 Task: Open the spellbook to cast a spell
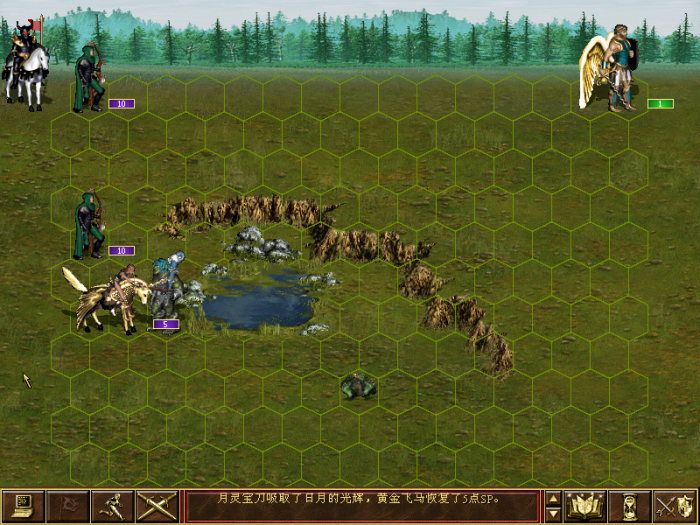[585, 505]
